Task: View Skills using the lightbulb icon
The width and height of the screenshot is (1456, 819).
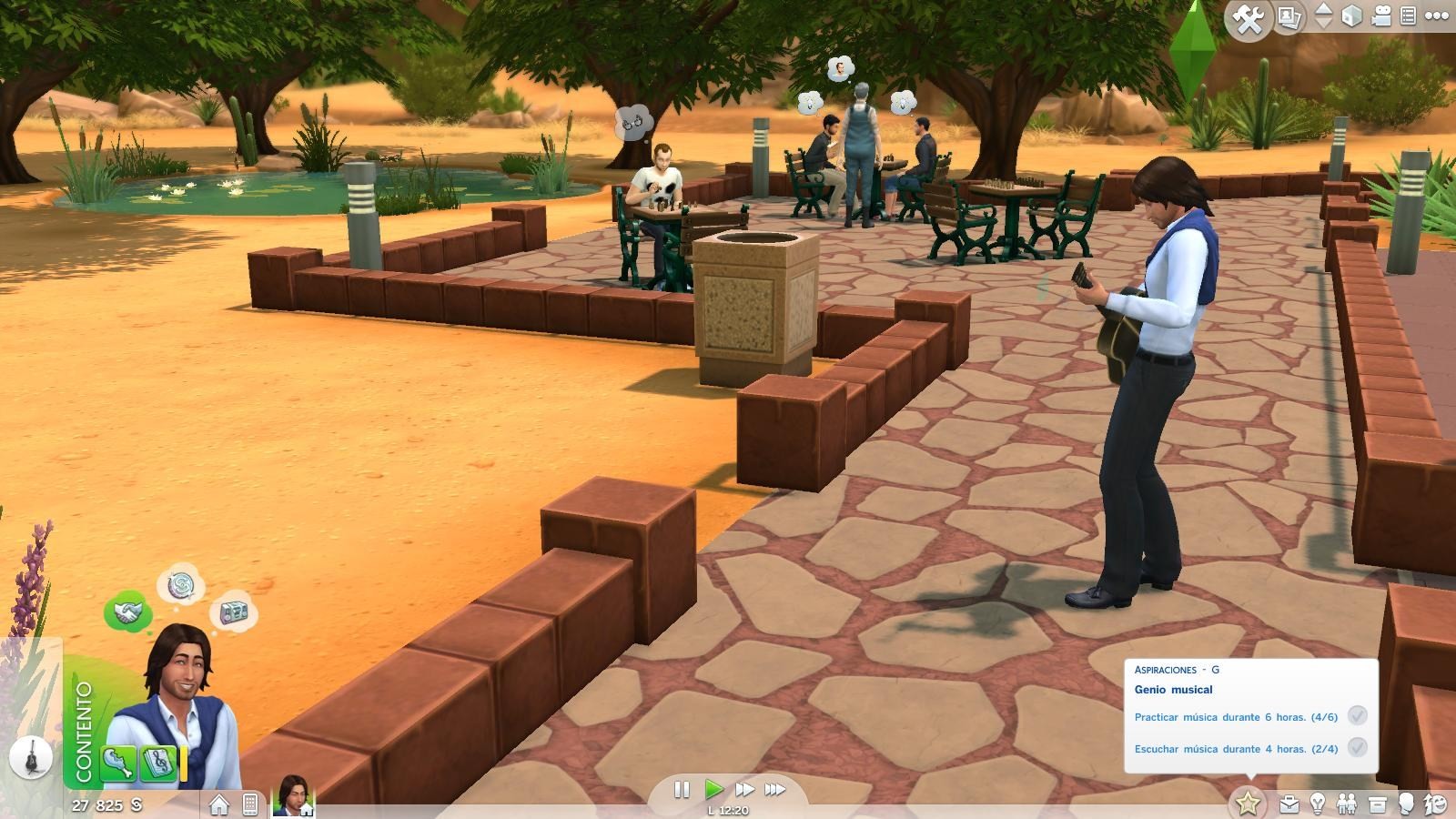Action: click(x=1317, y=802)
